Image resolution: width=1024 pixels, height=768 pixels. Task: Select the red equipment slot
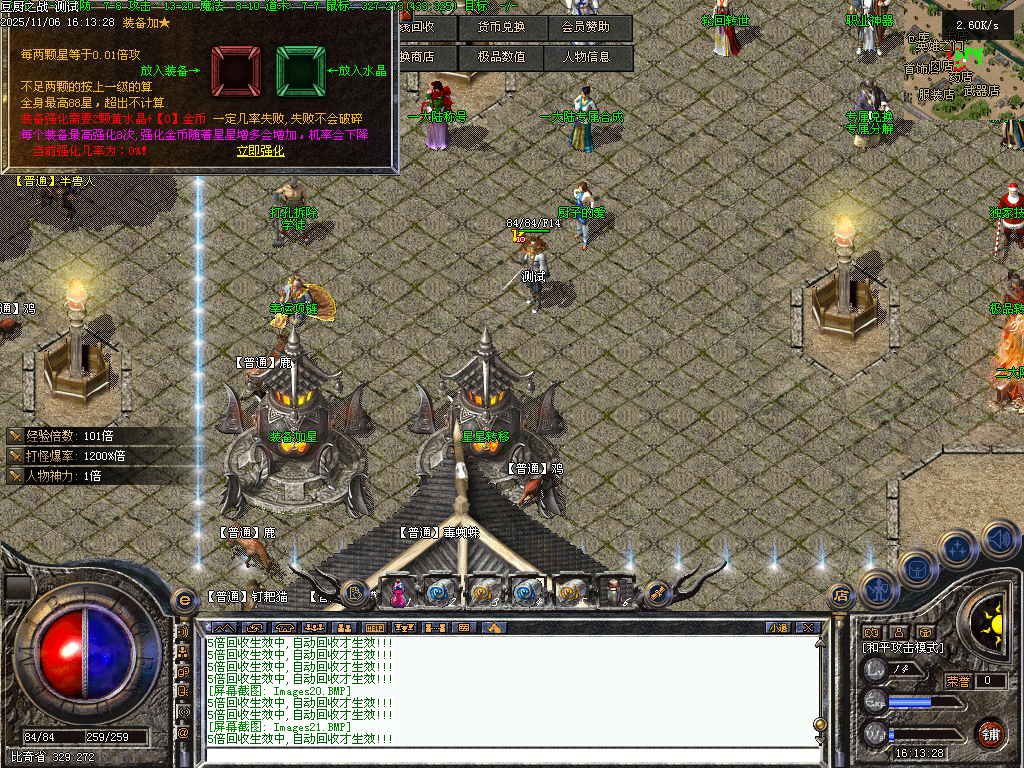[236, 70]
